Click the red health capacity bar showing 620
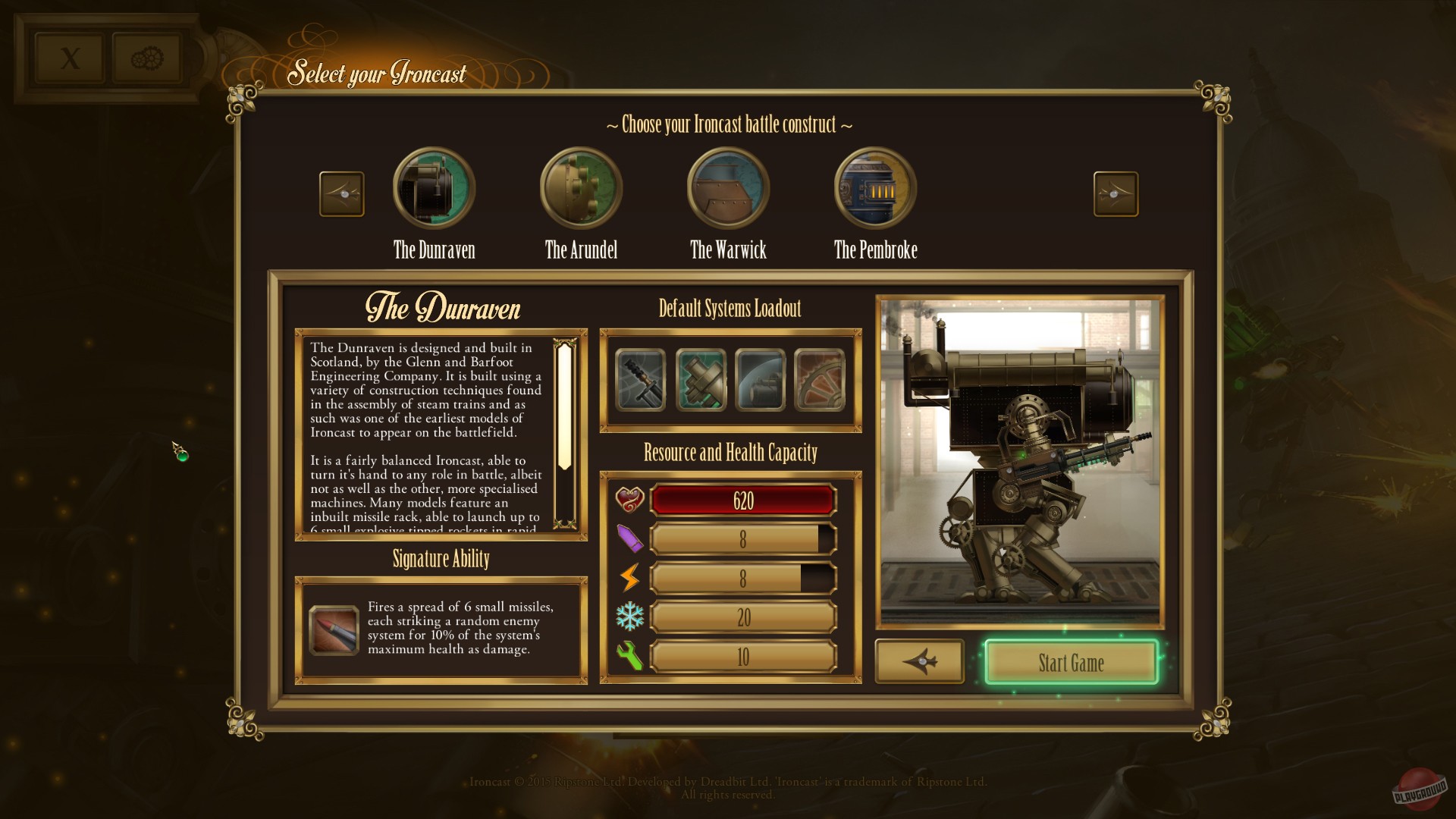 [742, 500]
